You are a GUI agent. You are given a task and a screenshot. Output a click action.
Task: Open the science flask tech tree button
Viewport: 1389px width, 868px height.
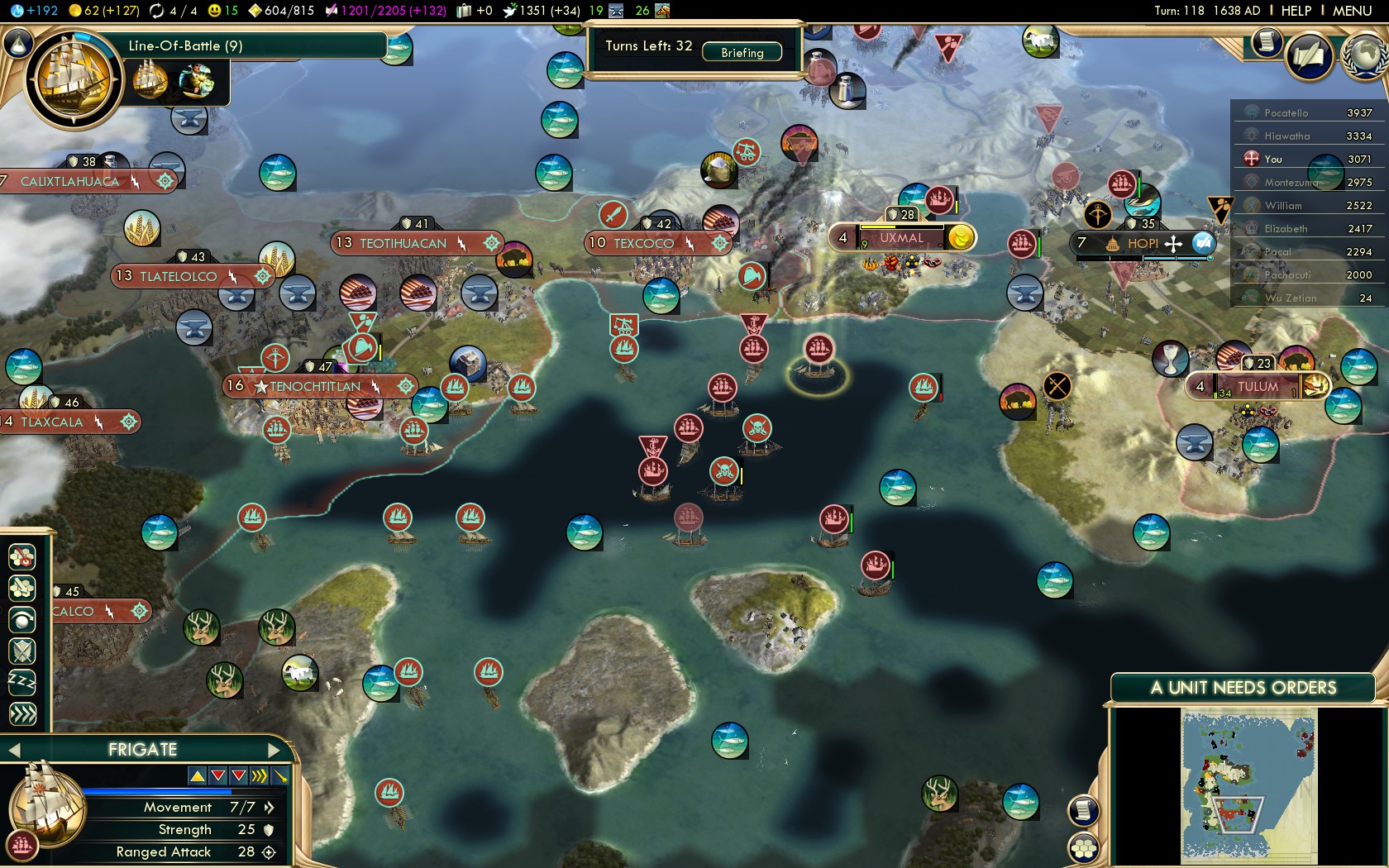(17, 42)
